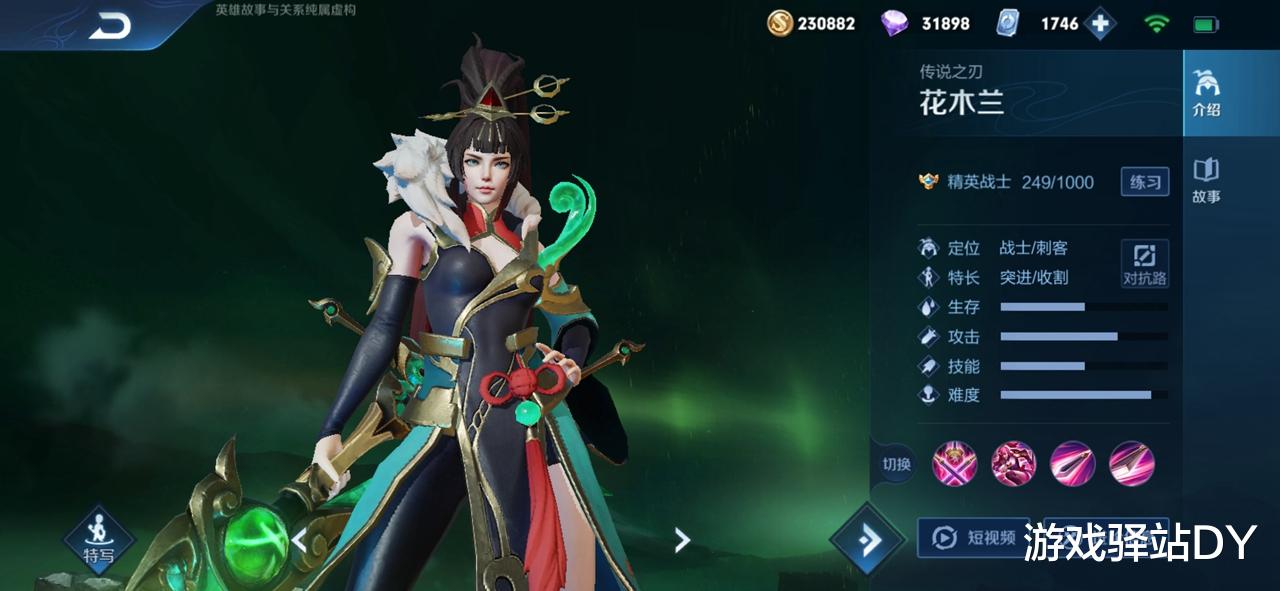Screen dimensions: 1280x591
Task: Open the 介绍 tab
Action: pyautogui.click(x=1207, y=94)
